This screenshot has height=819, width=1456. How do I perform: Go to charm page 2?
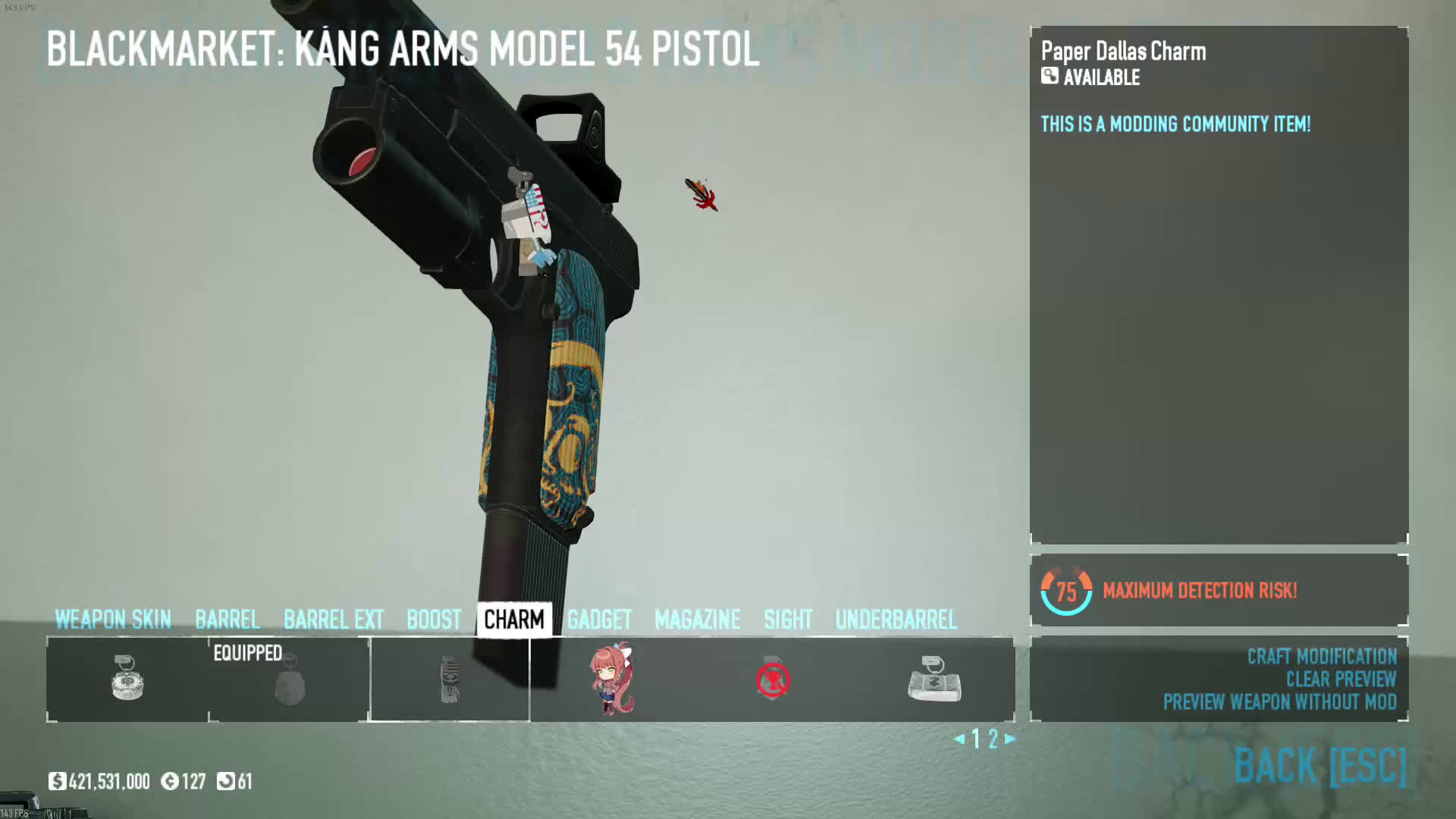(x=993, y=739)
